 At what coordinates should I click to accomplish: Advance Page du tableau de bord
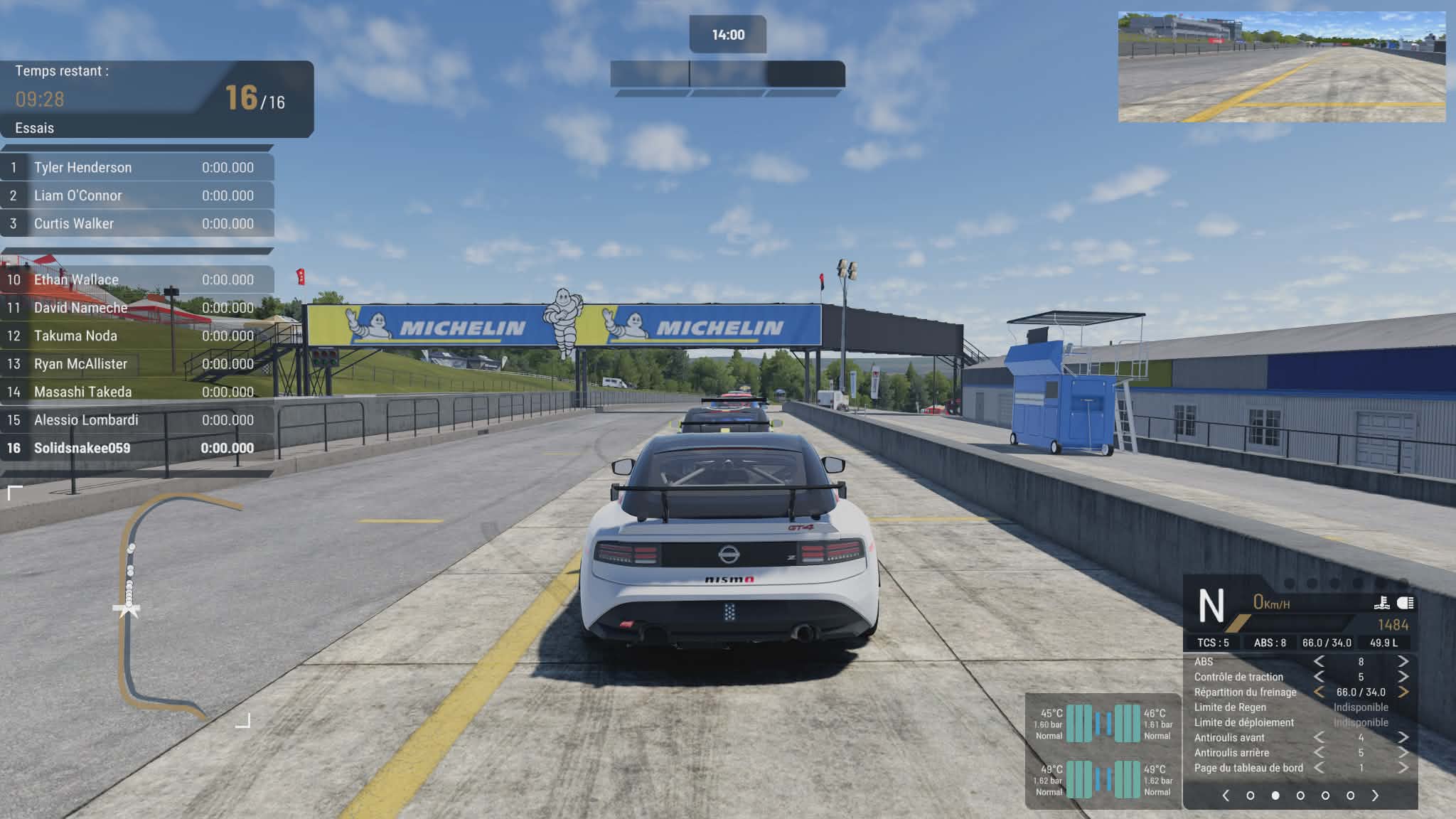[x=1403, y=768]
